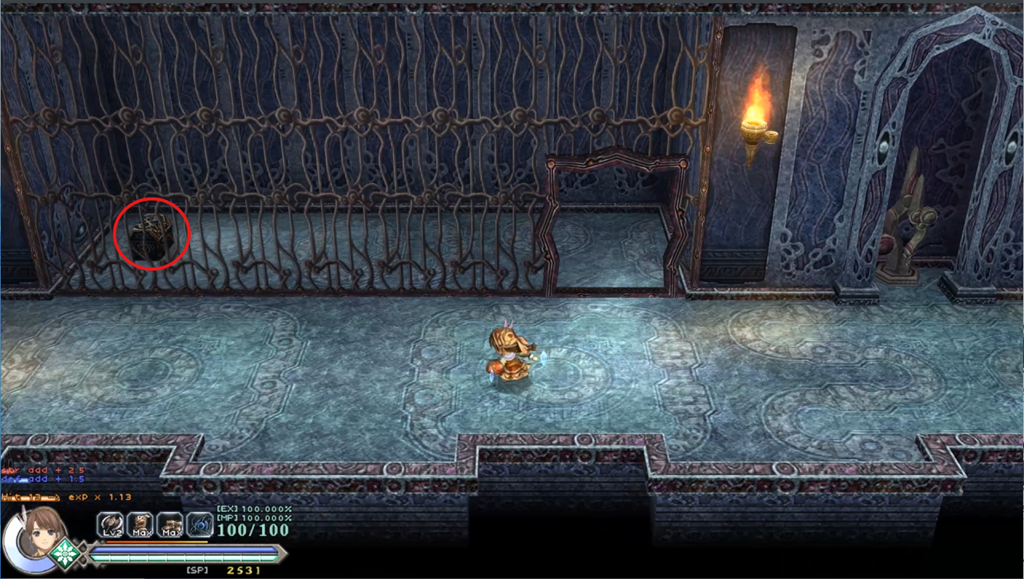The width and height of the screenshot is (1024, 579).
Task: Activate the blue swirl skill icon
Action: [200, 525]
